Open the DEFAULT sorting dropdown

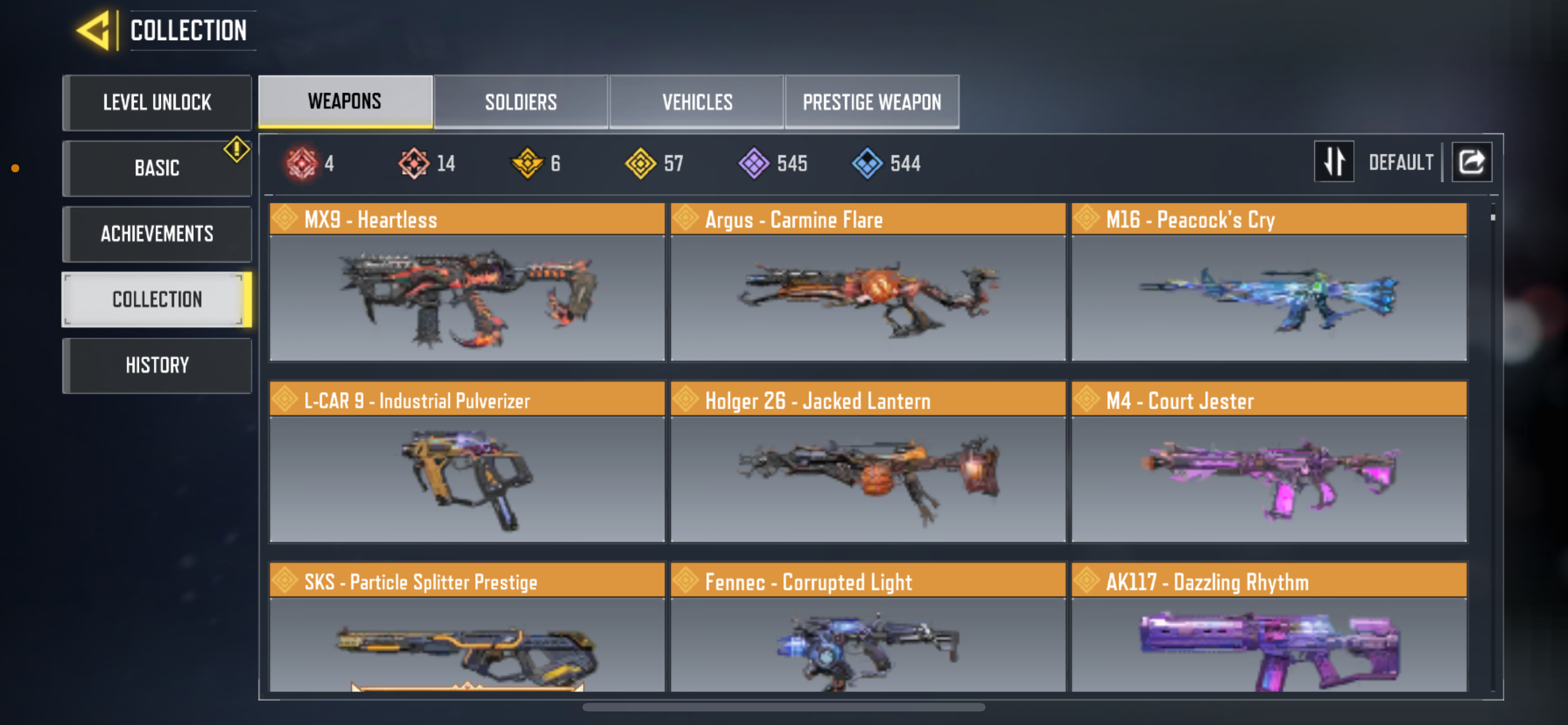click(1400, 161)
